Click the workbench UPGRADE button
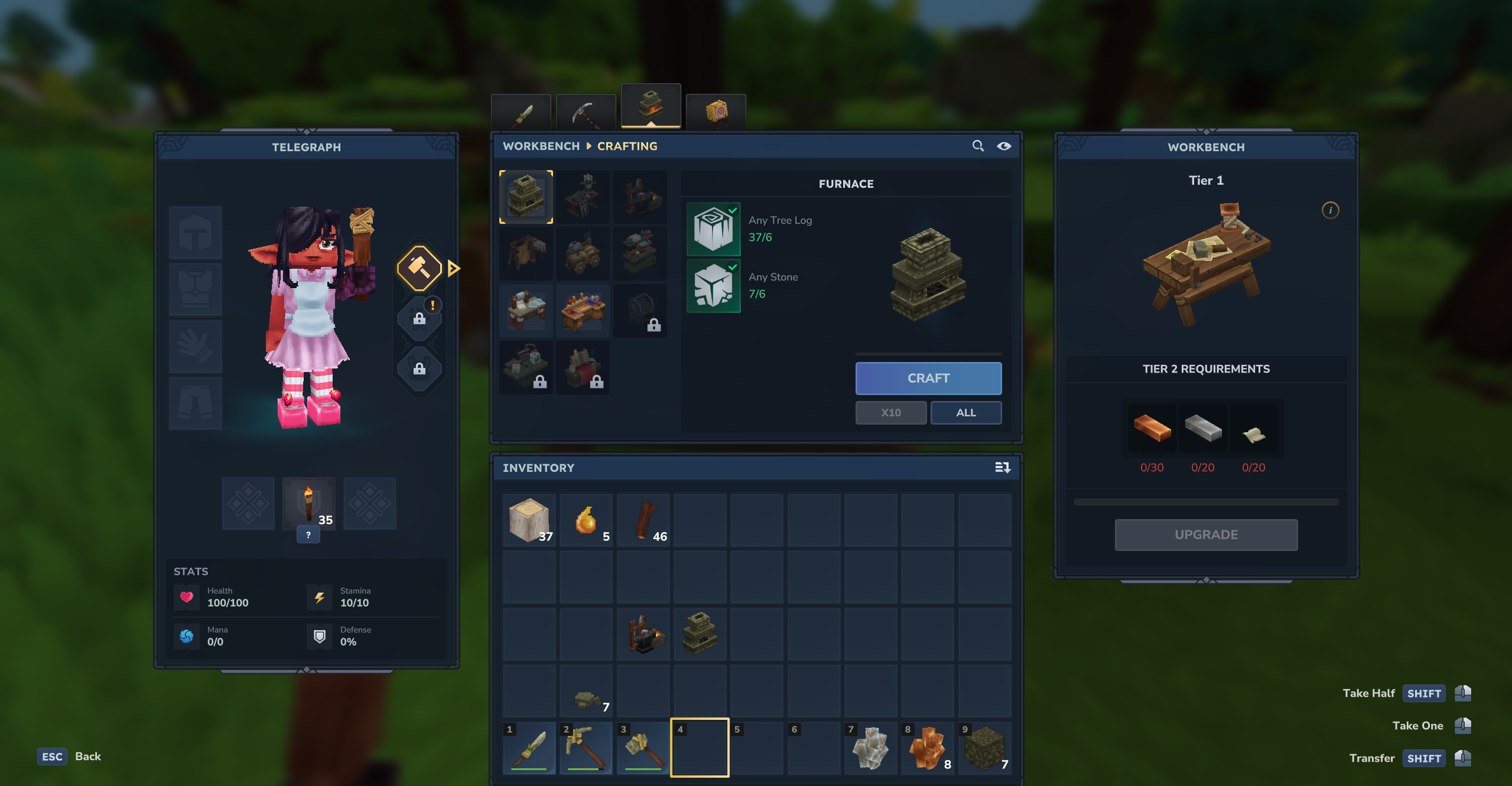 [1205, 534]
